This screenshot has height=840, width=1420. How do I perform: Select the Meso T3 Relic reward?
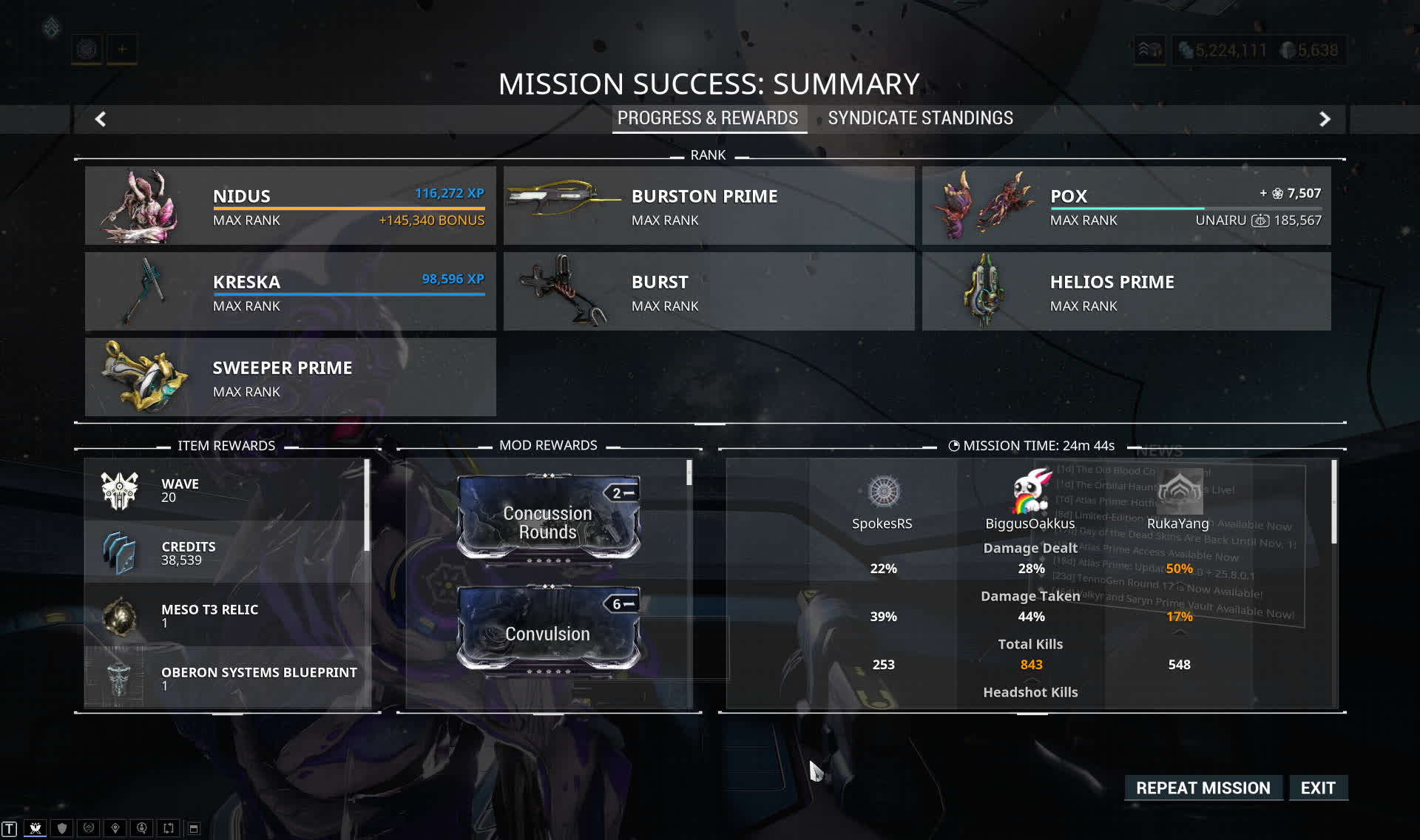[x=227, y=615]
